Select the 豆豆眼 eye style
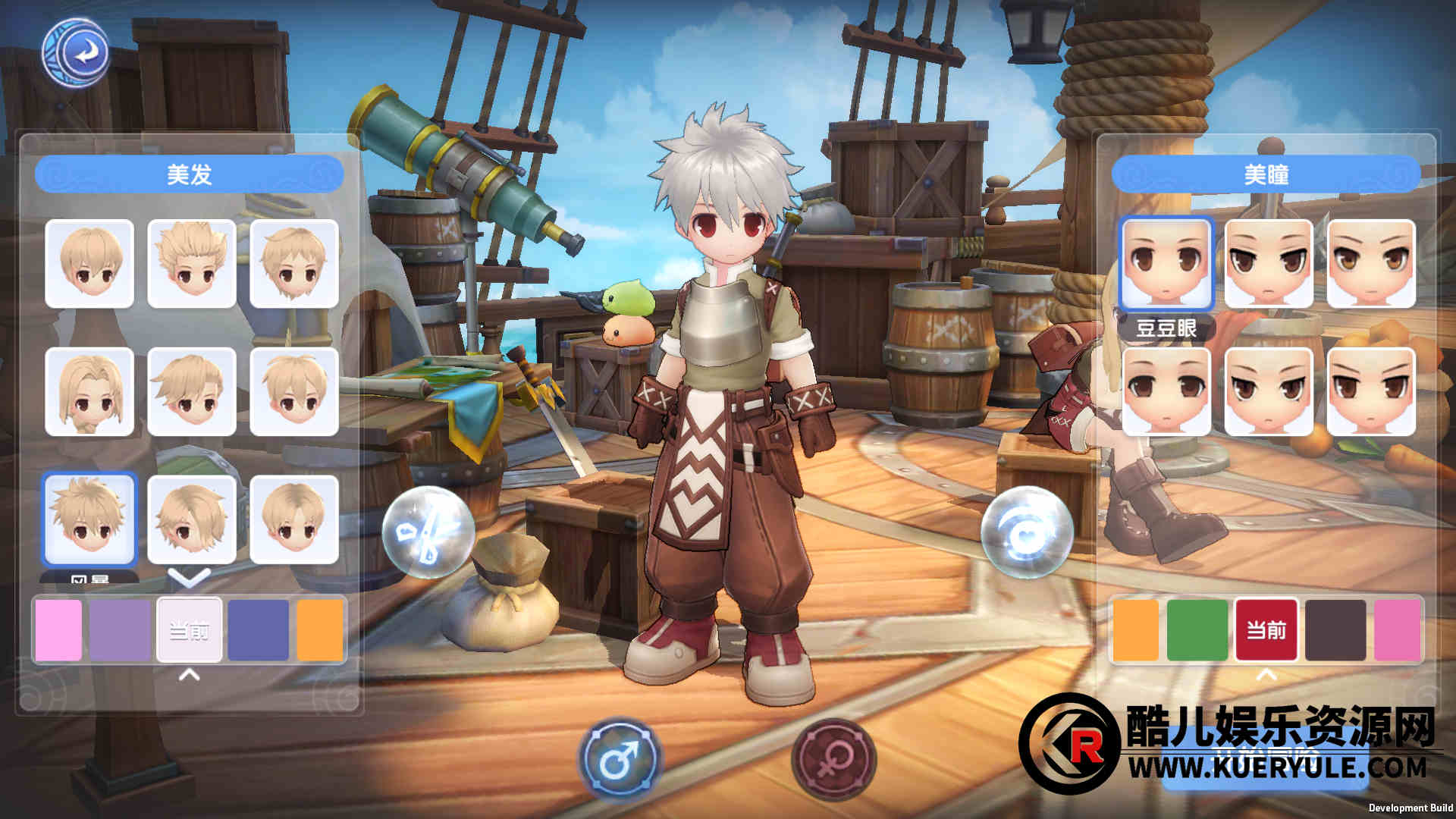This screenshot has width=1456, height=819. coord(1166,263)
